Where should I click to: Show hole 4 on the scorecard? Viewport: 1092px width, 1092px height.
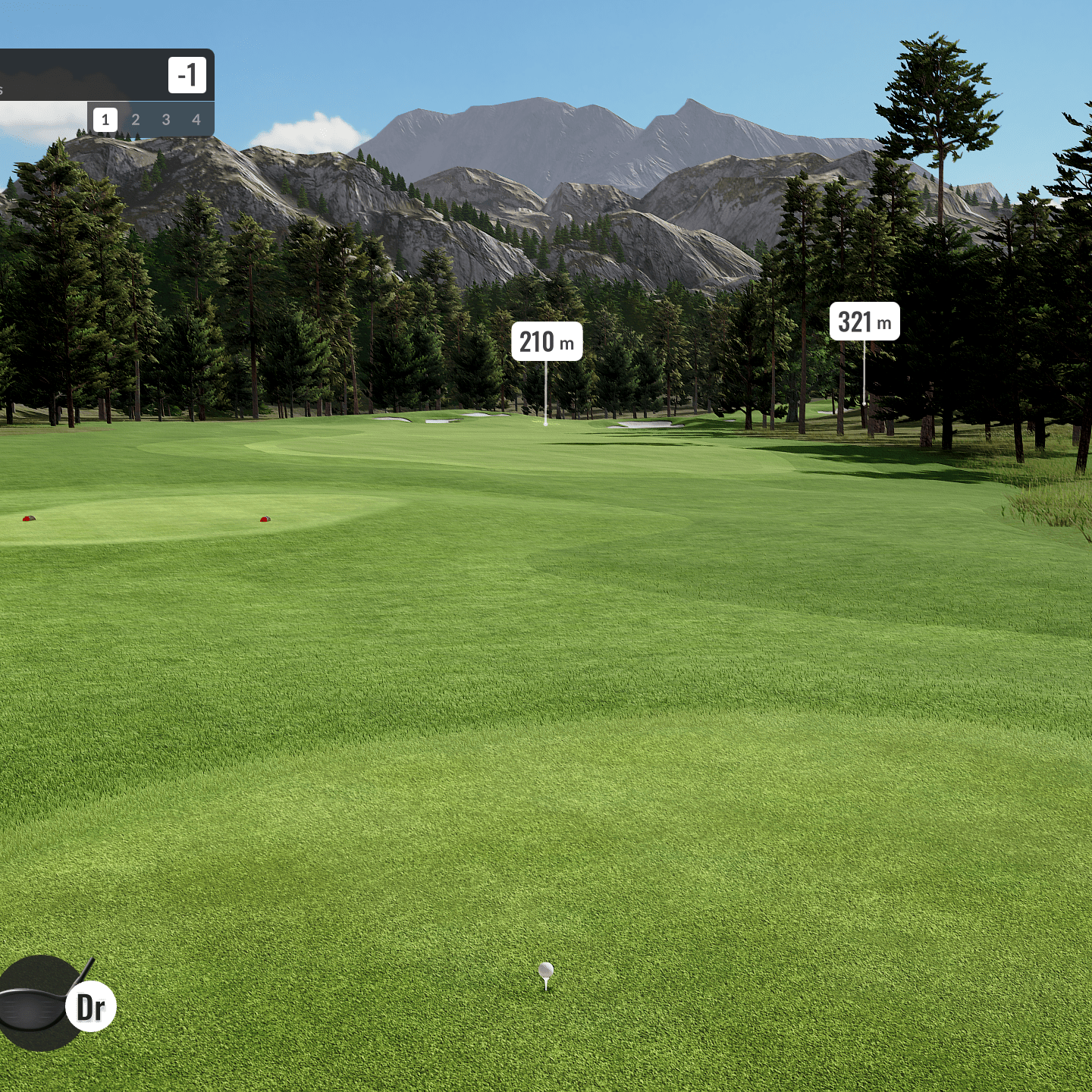click(x=196, y=120)
